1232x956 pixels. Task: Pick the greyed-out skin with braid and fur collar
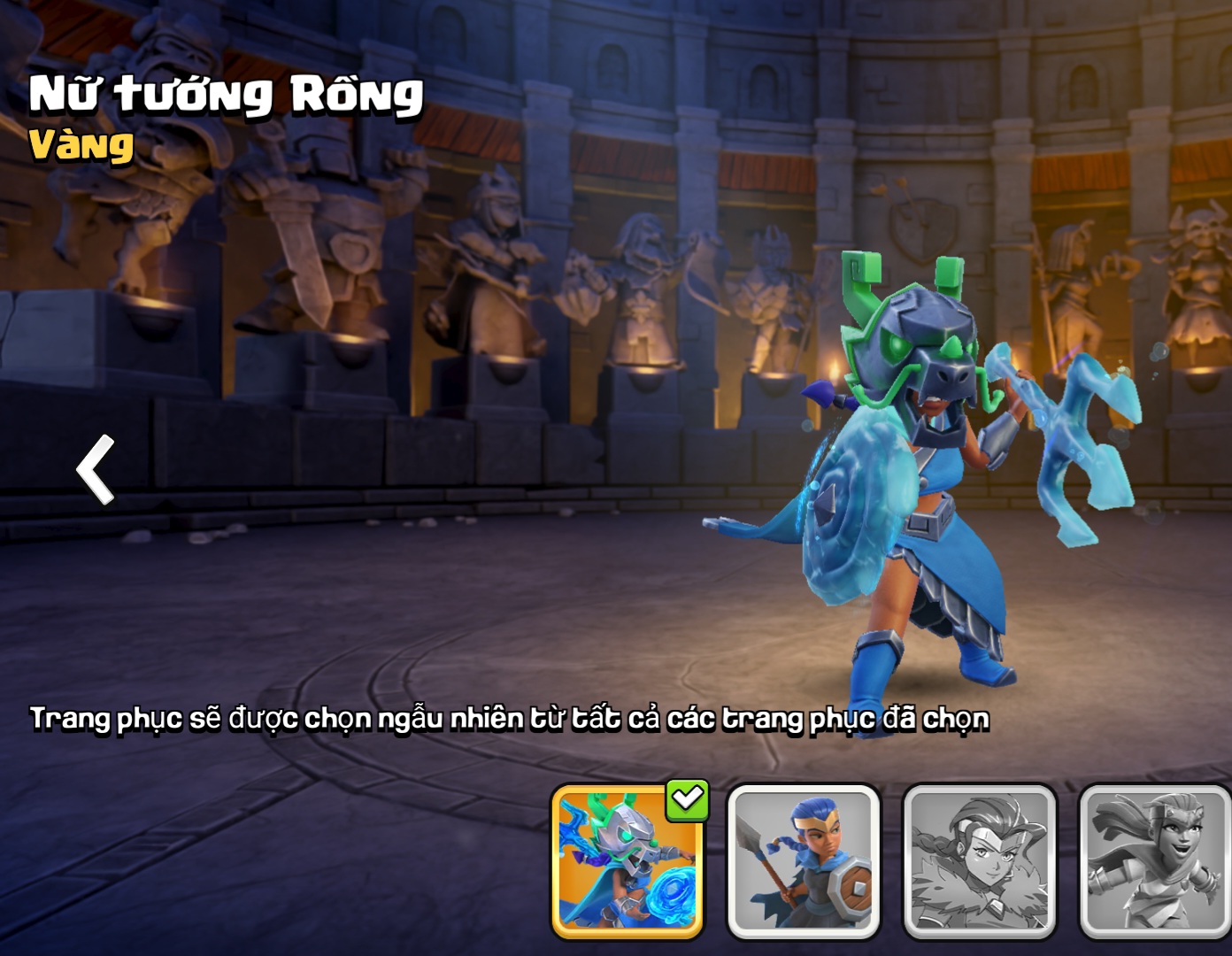pos(979,862)
